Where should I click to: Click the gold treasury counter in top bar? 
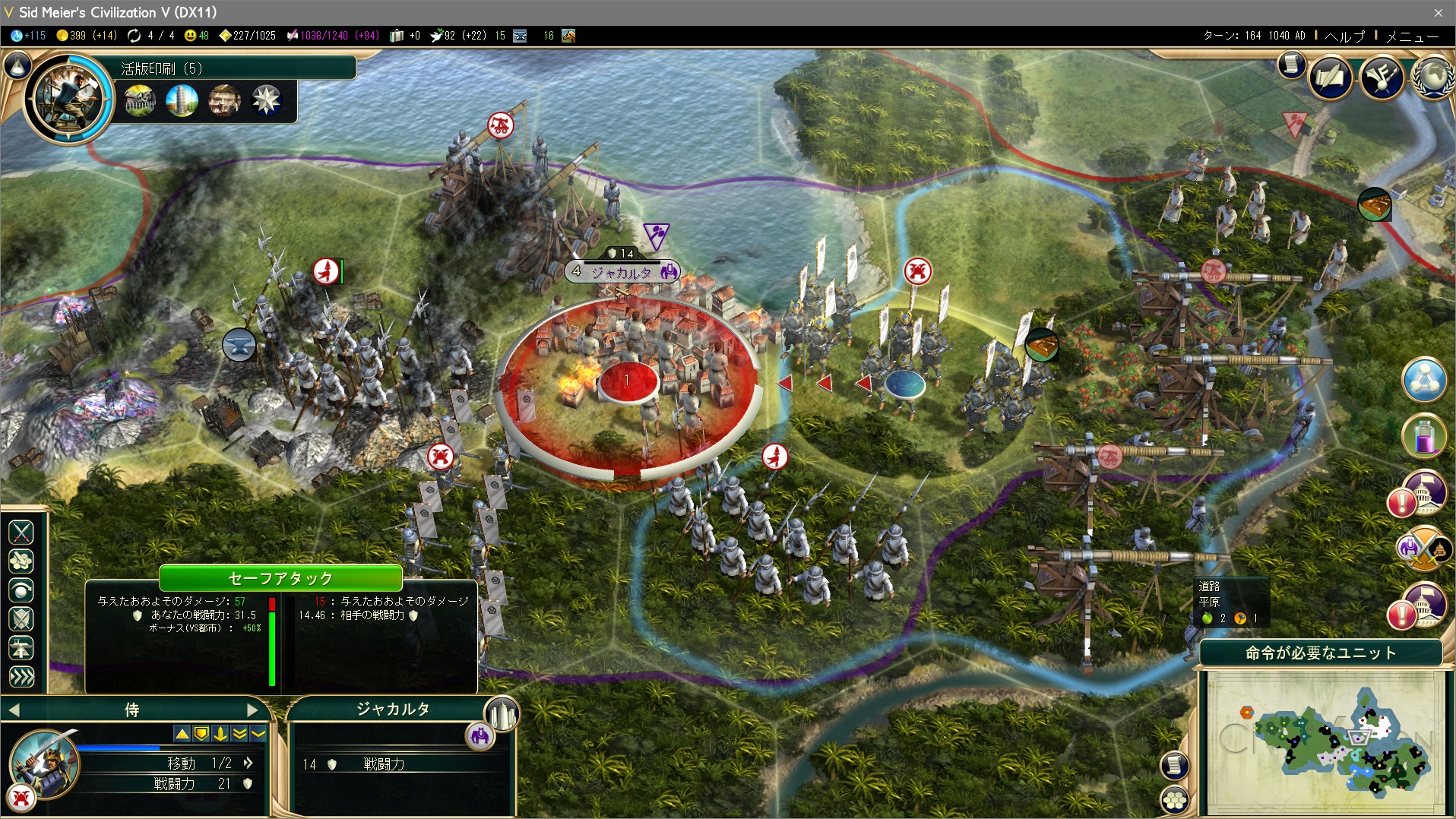pos(86,36)
